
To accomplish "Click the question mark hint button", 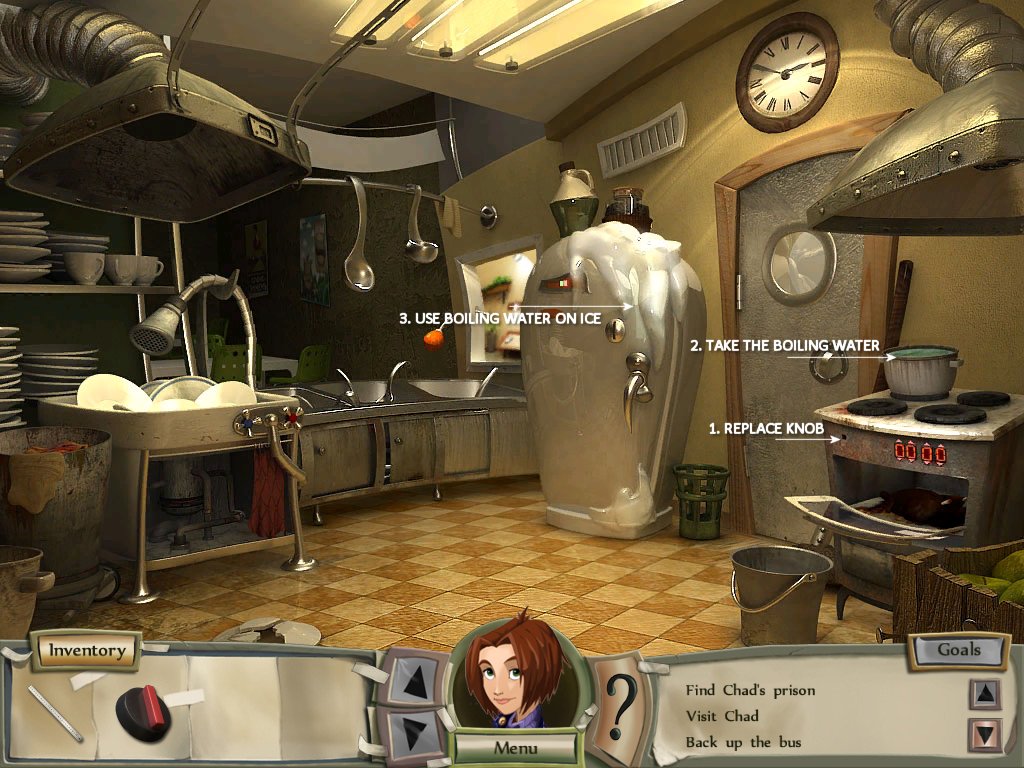I will click(622, 706).
